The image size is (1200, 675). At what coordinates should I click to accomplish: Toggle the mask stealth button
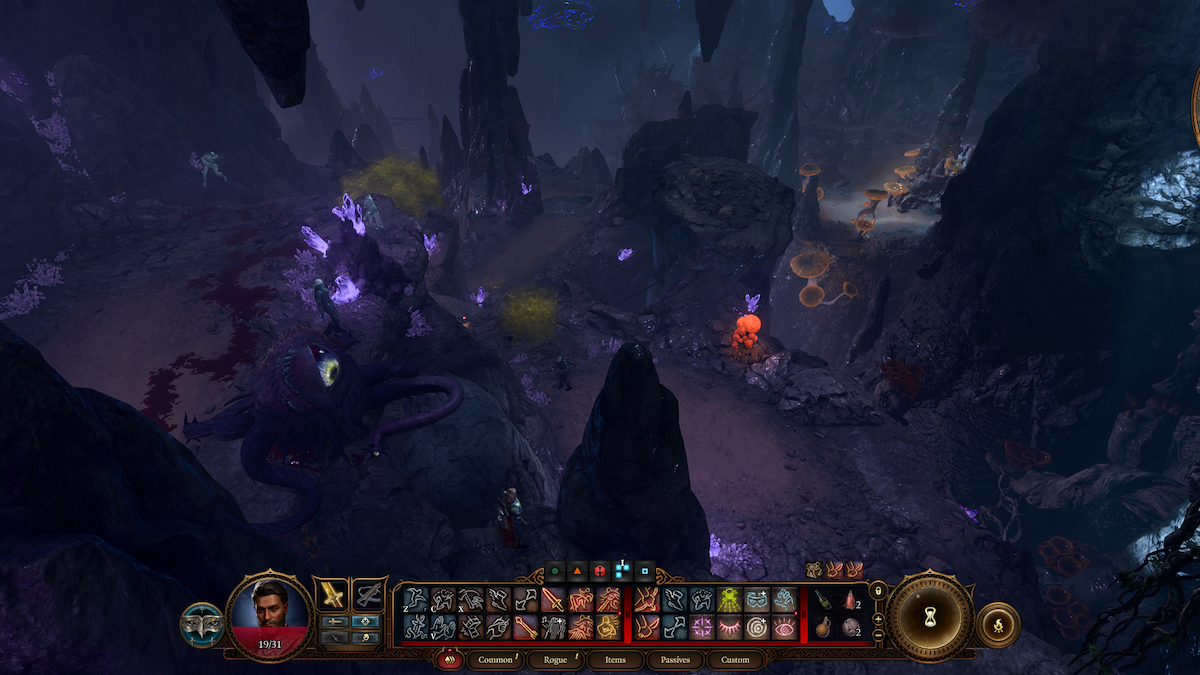tap(201, 624)
